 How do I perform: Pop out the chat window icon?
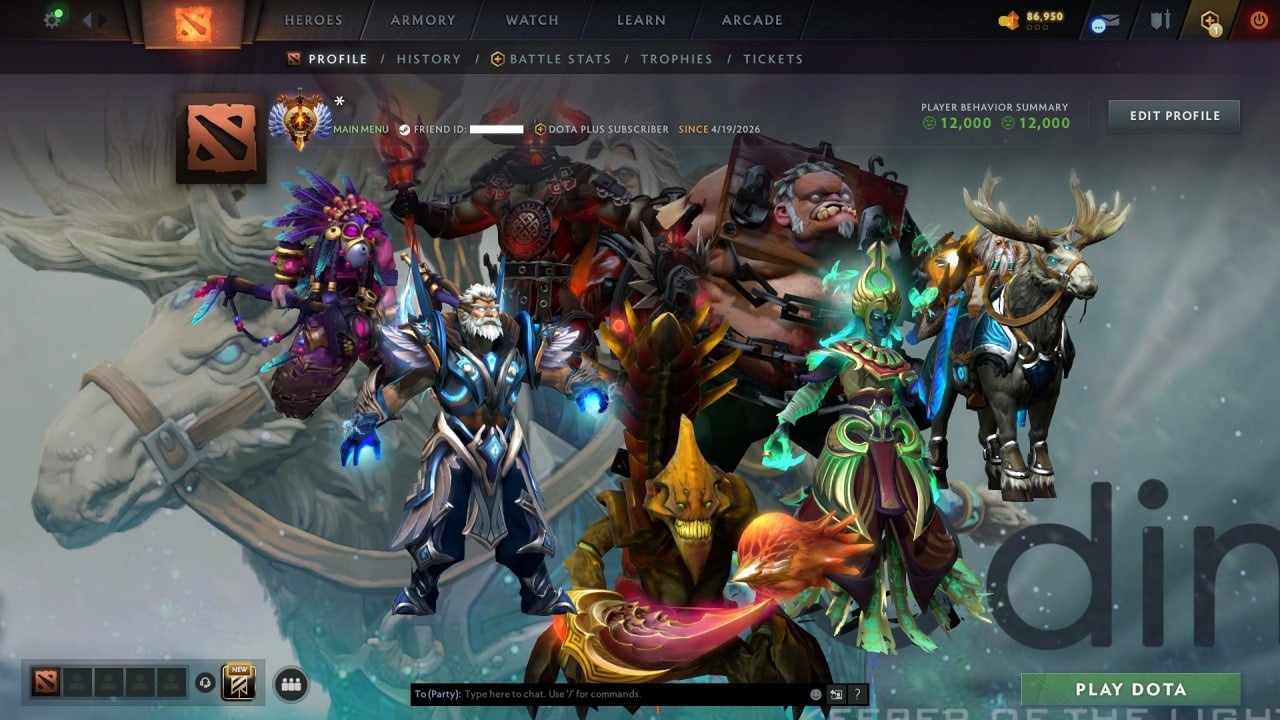coord(836,693)
